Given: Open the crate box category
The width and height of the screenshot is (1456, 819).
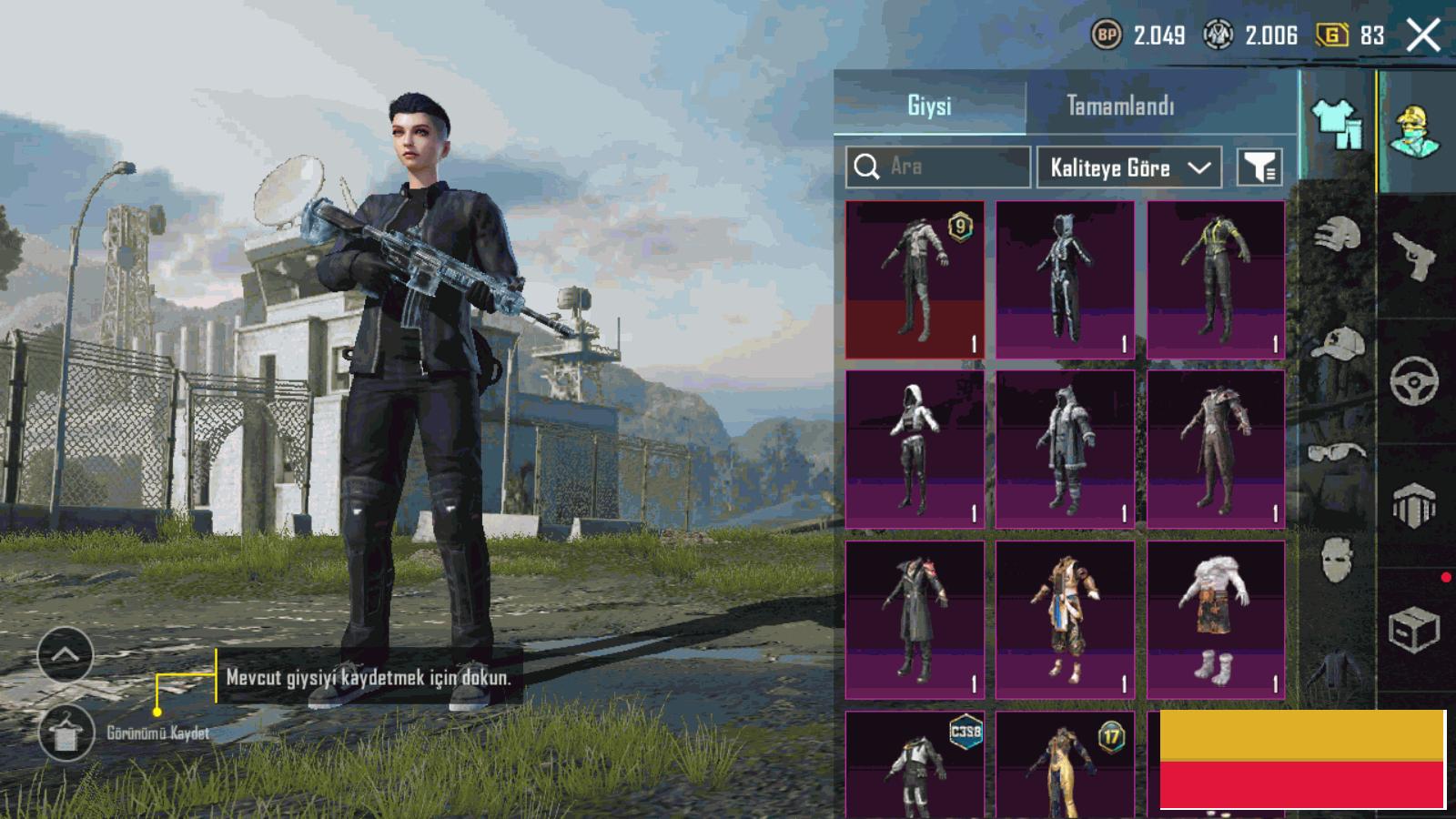Looking at the screenshot, I should pyautogui.click(x=1413, y=630).
